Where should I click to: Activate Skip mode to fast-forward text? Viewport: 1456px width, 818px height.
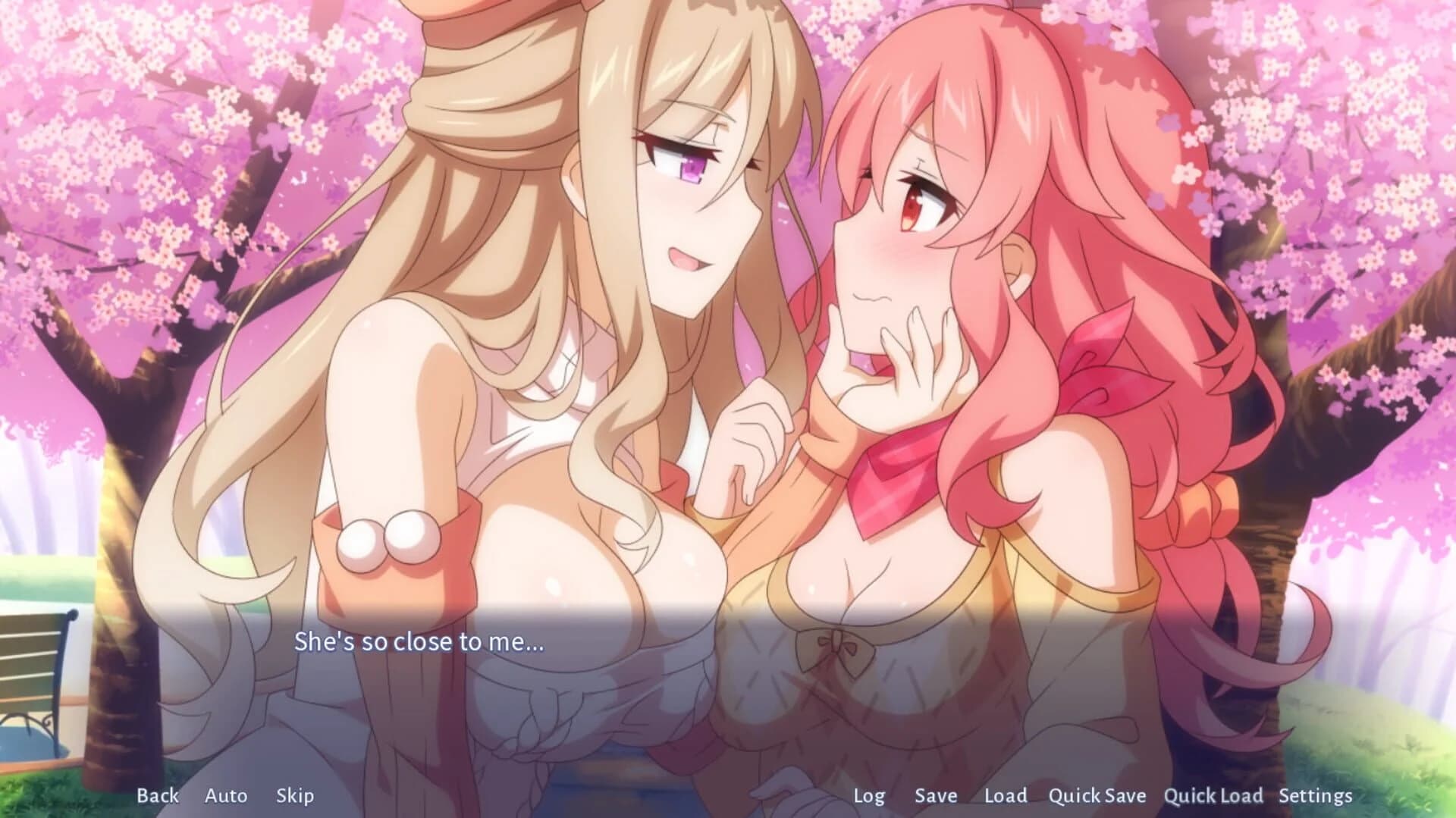[x=295, y=796]
